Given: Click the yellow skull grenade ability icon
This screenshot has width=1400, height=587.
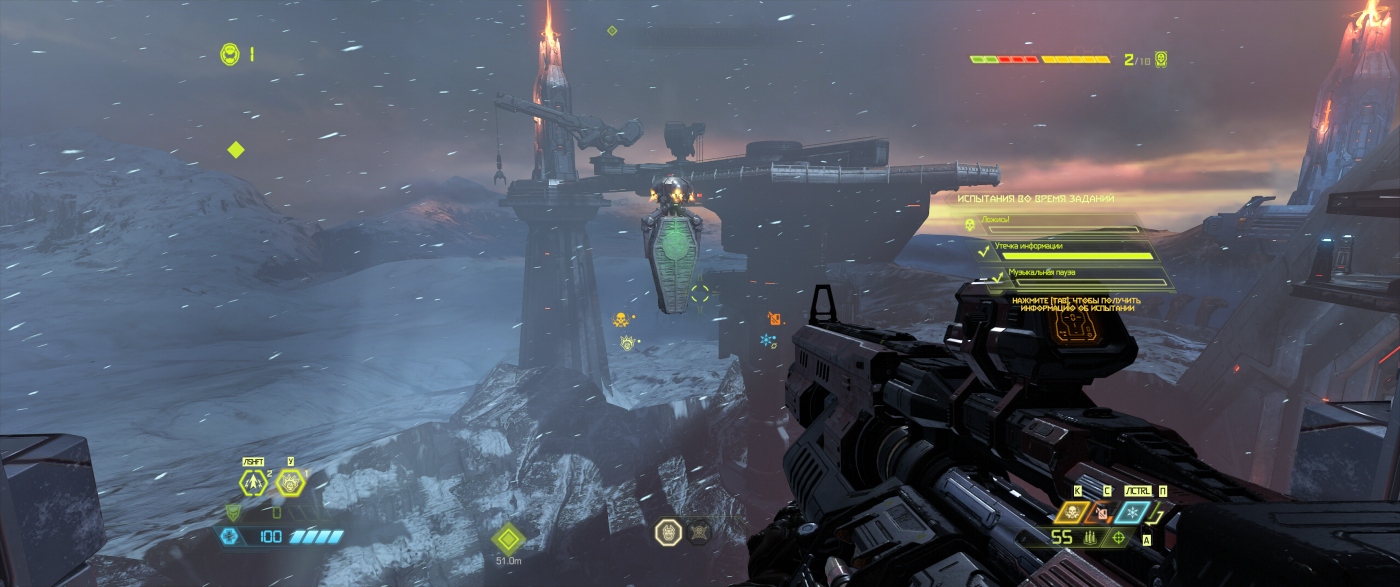Looking at the screenshot, I should click(1071, 513).
